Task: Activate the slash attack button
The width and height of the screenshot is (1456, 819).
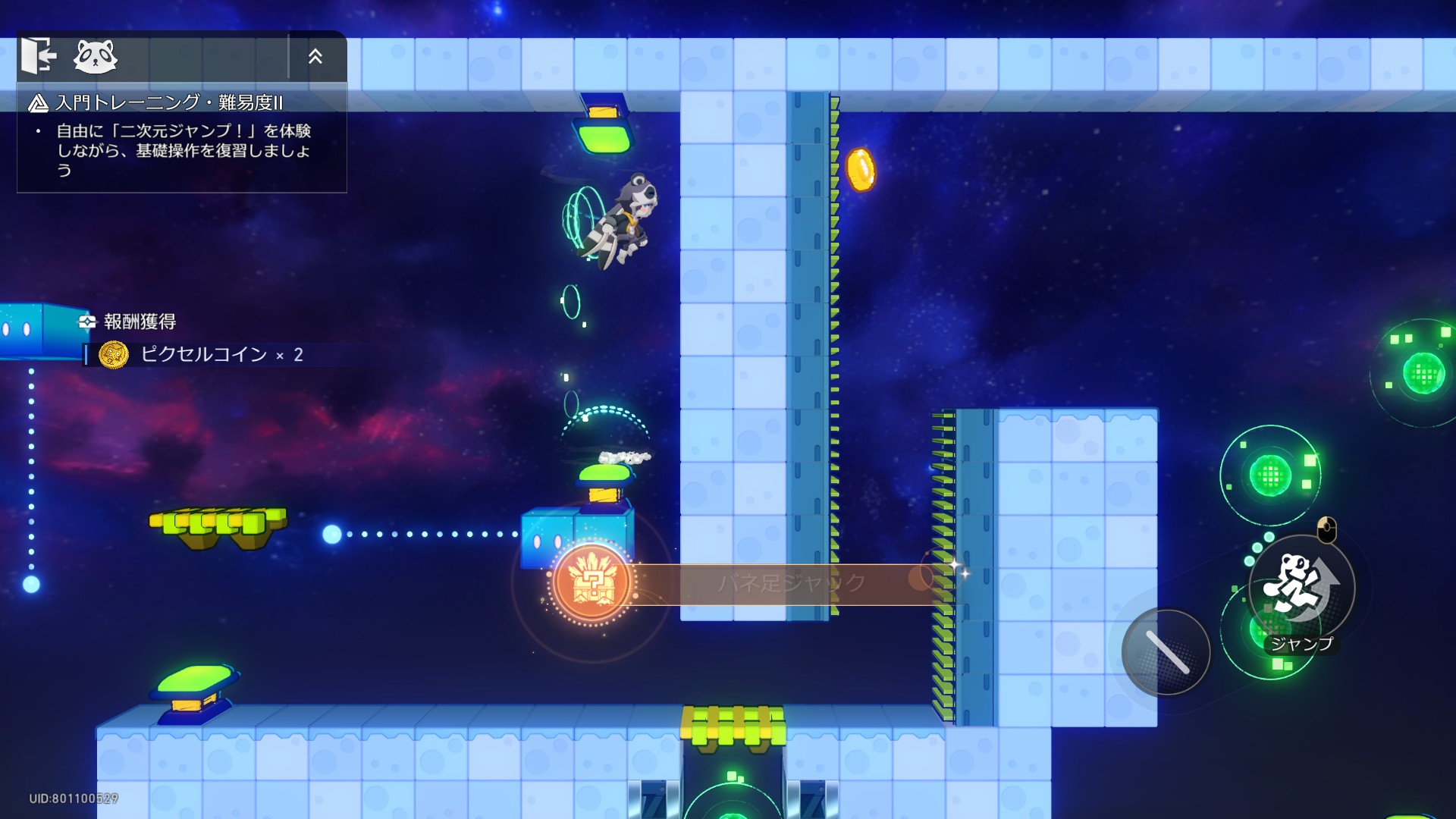Action: tap(1166, 652)
